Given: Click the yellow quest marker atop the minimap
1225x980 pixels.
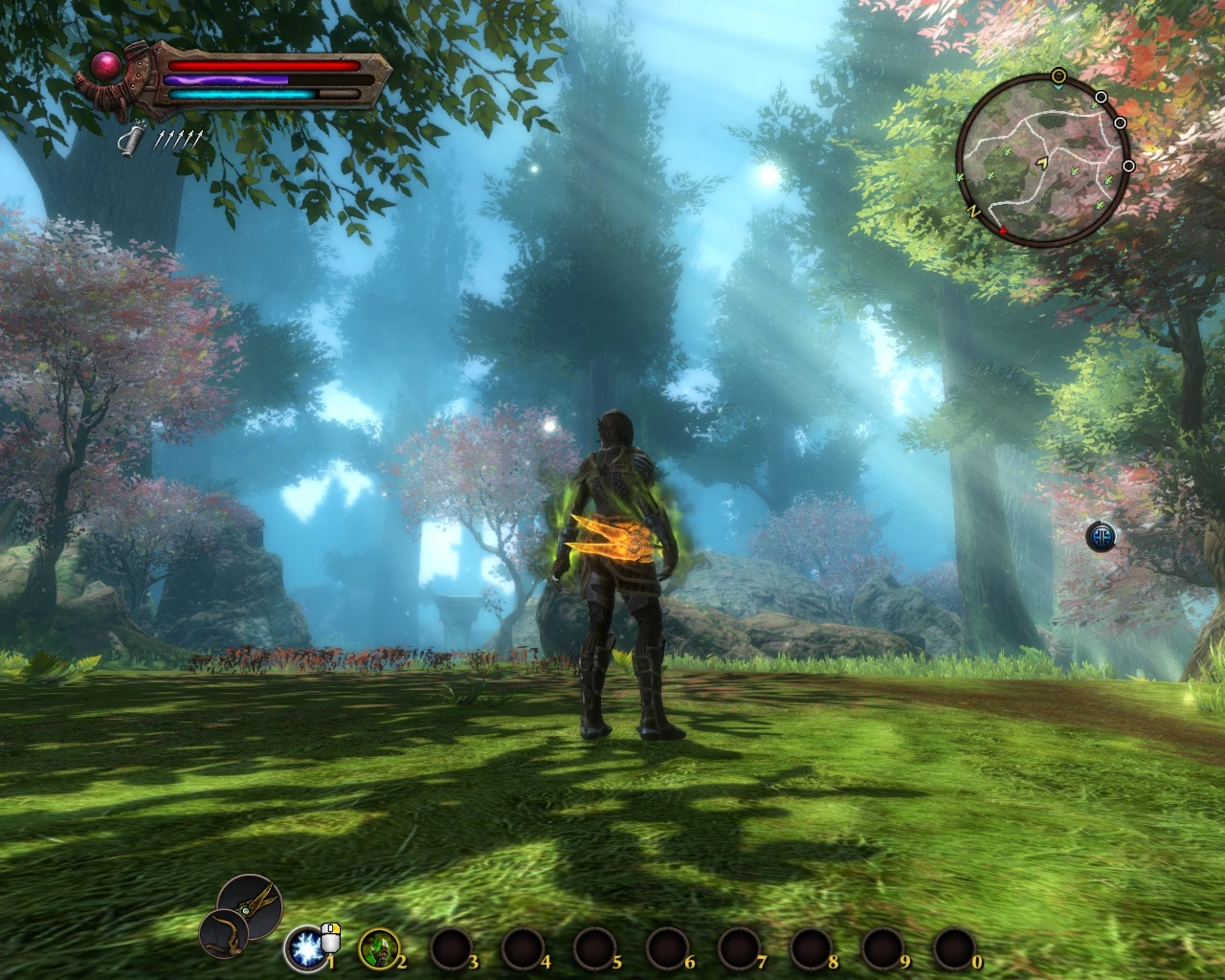Looking at the screenshot, I should coord(1058,75).
